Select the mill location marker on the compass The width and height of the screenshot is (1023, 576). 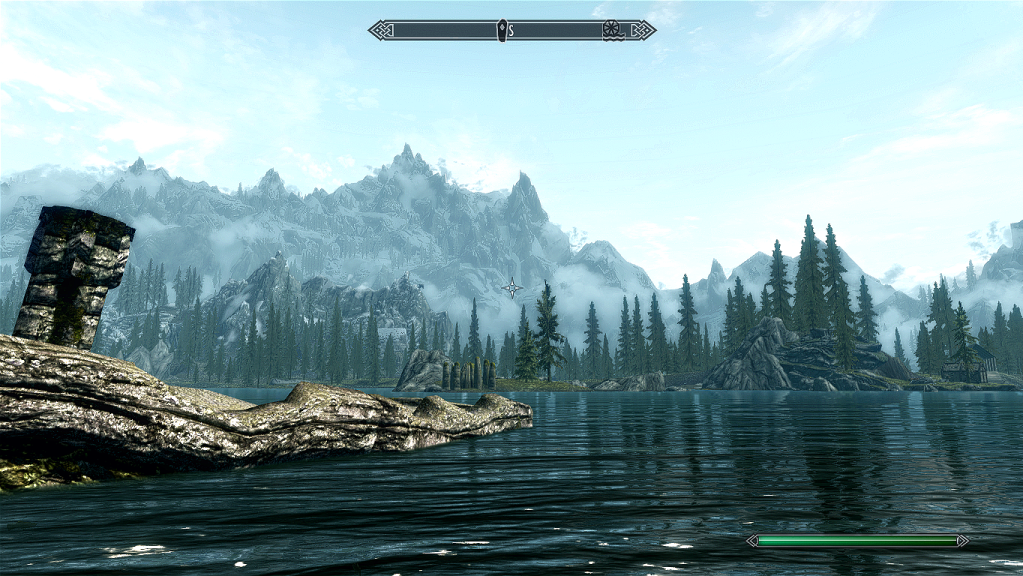[612, 30]
